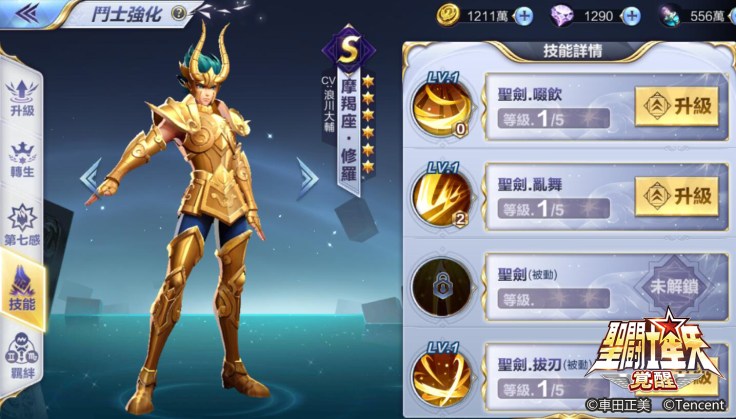Go back using the double-arrow button
This screenshot has width=736, height=419.
click(27, 13)
